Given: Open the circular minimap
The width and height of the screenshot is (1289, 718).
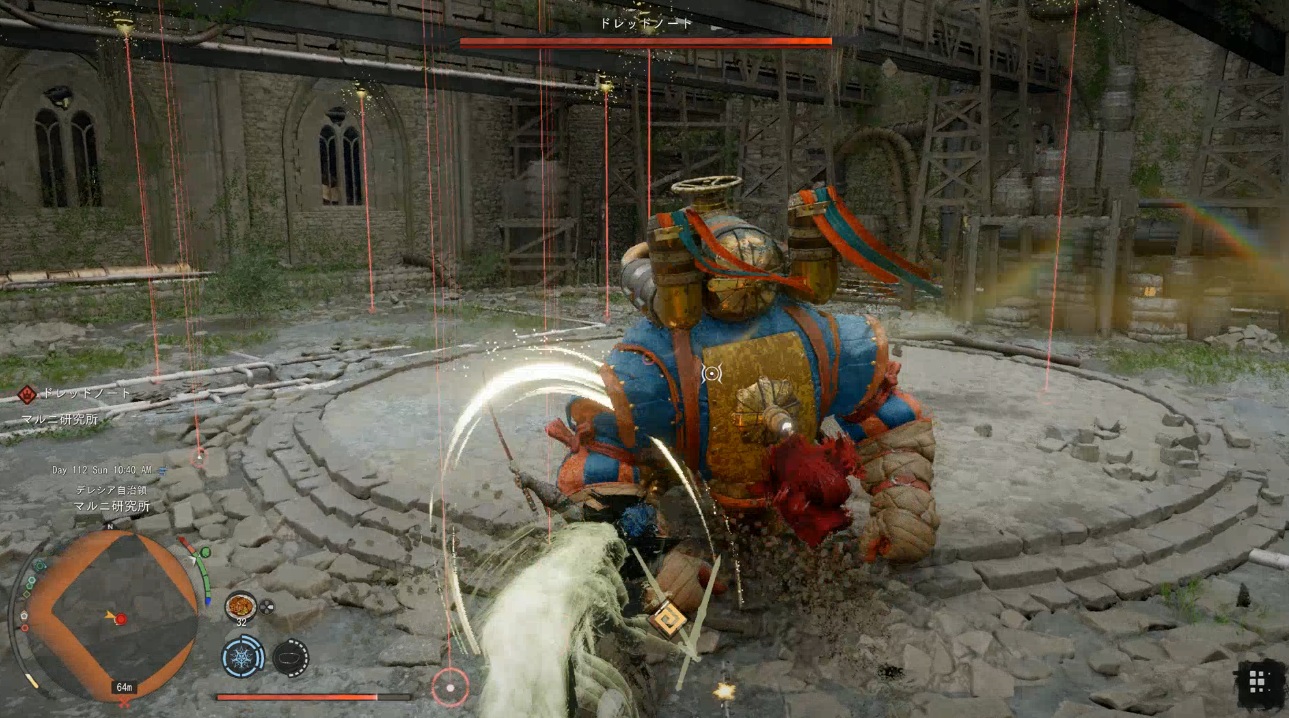Looking at the screenshot, I should 110,613.
